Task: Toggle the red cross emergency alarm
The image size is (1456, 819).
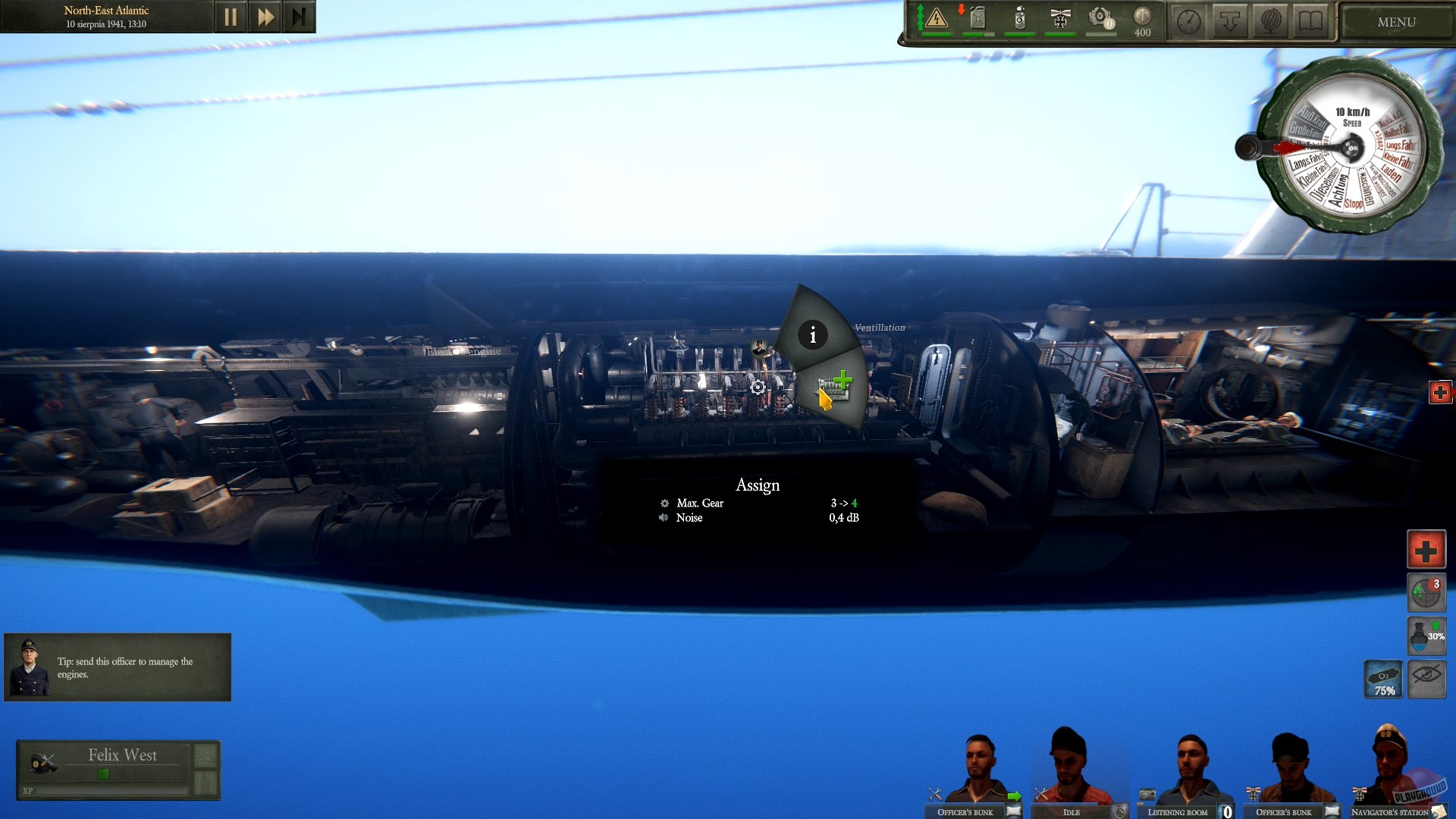Action: point(1426,549)
